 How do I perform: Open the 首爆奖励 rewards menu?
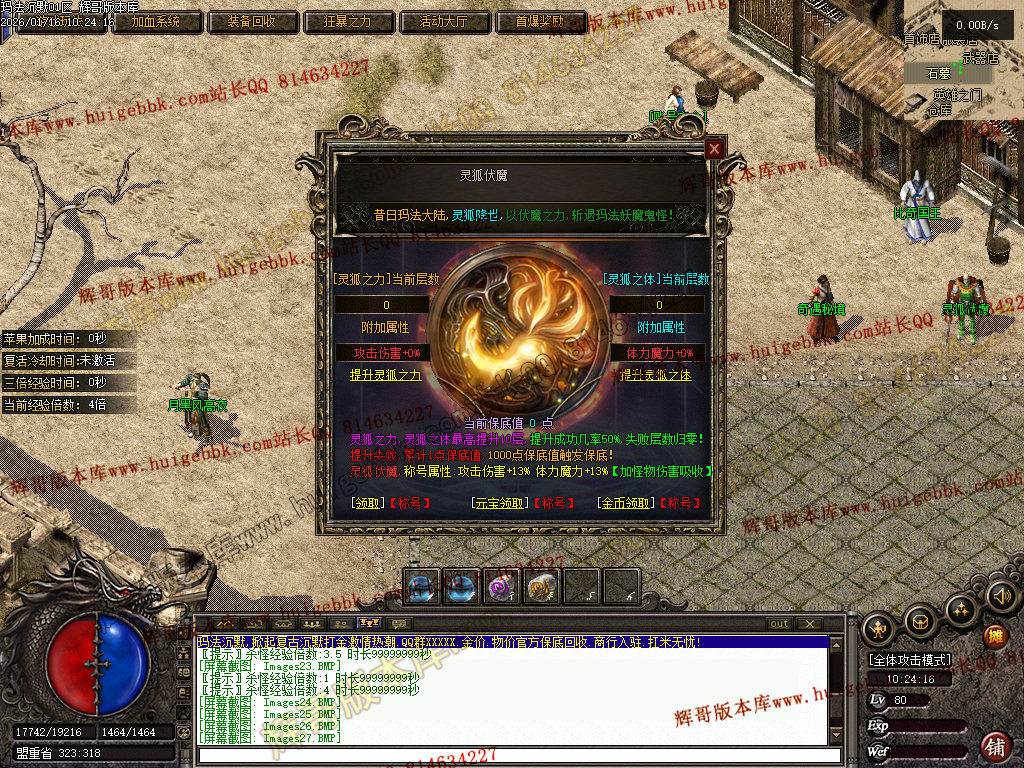(539, 21)
